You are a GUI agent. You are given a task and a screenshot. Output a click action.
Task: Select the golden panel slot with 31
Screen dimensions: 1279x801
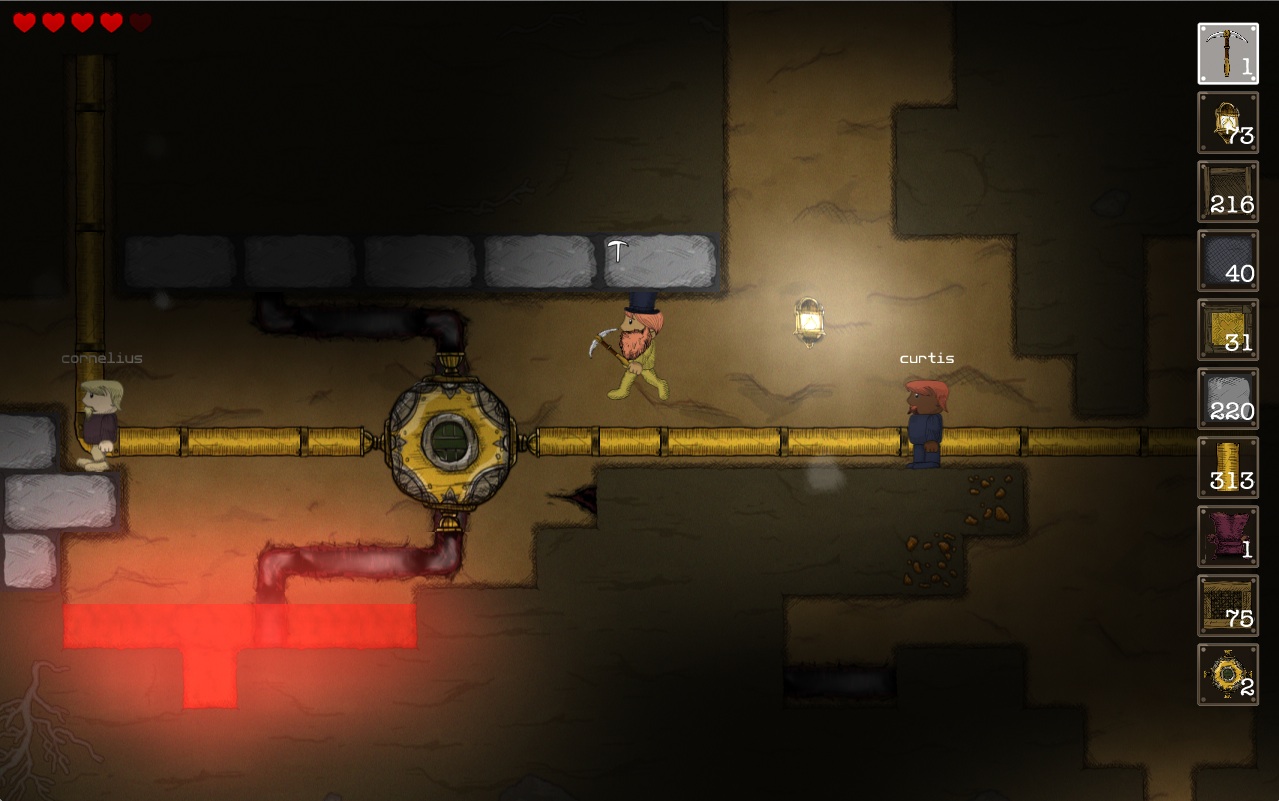coord(1228,330)
